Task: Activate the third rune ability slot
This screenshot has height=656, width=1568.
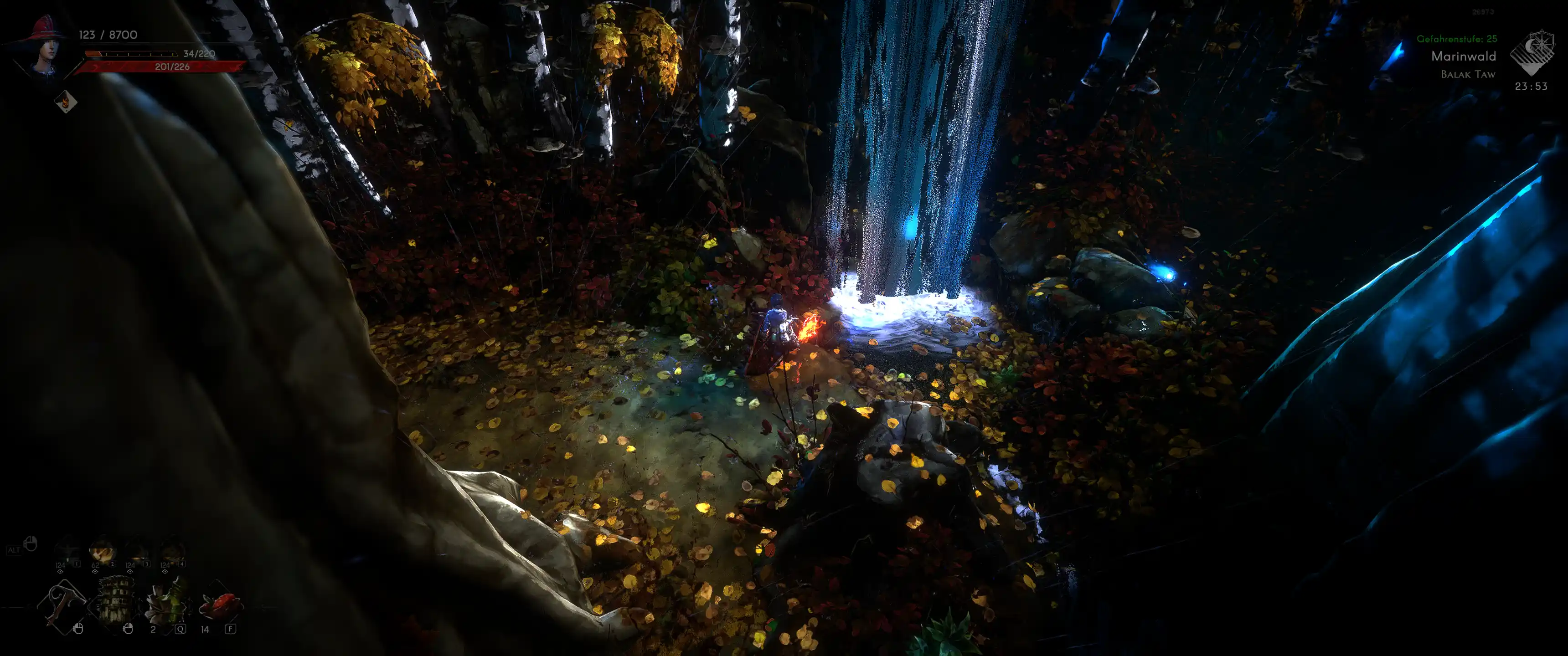Action: click(x=138, y=550)
